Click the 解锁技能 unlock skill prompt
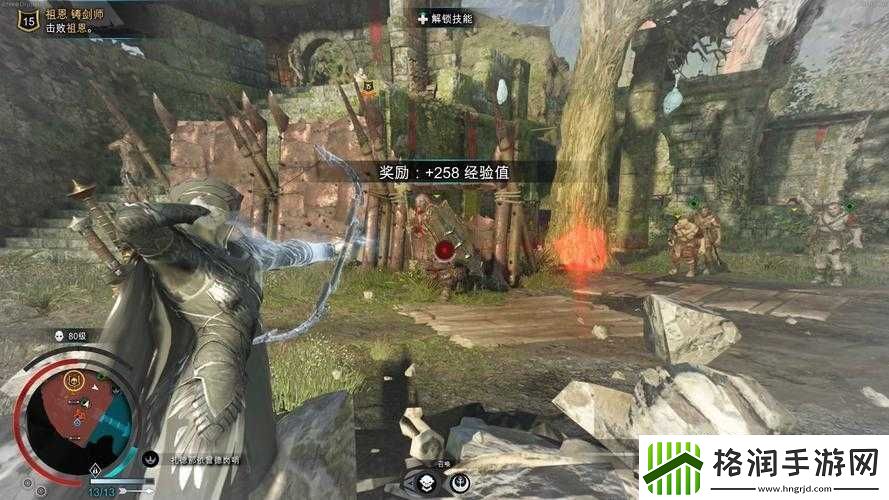This screenshot has width=889, height=500. [x=445, y=18]
